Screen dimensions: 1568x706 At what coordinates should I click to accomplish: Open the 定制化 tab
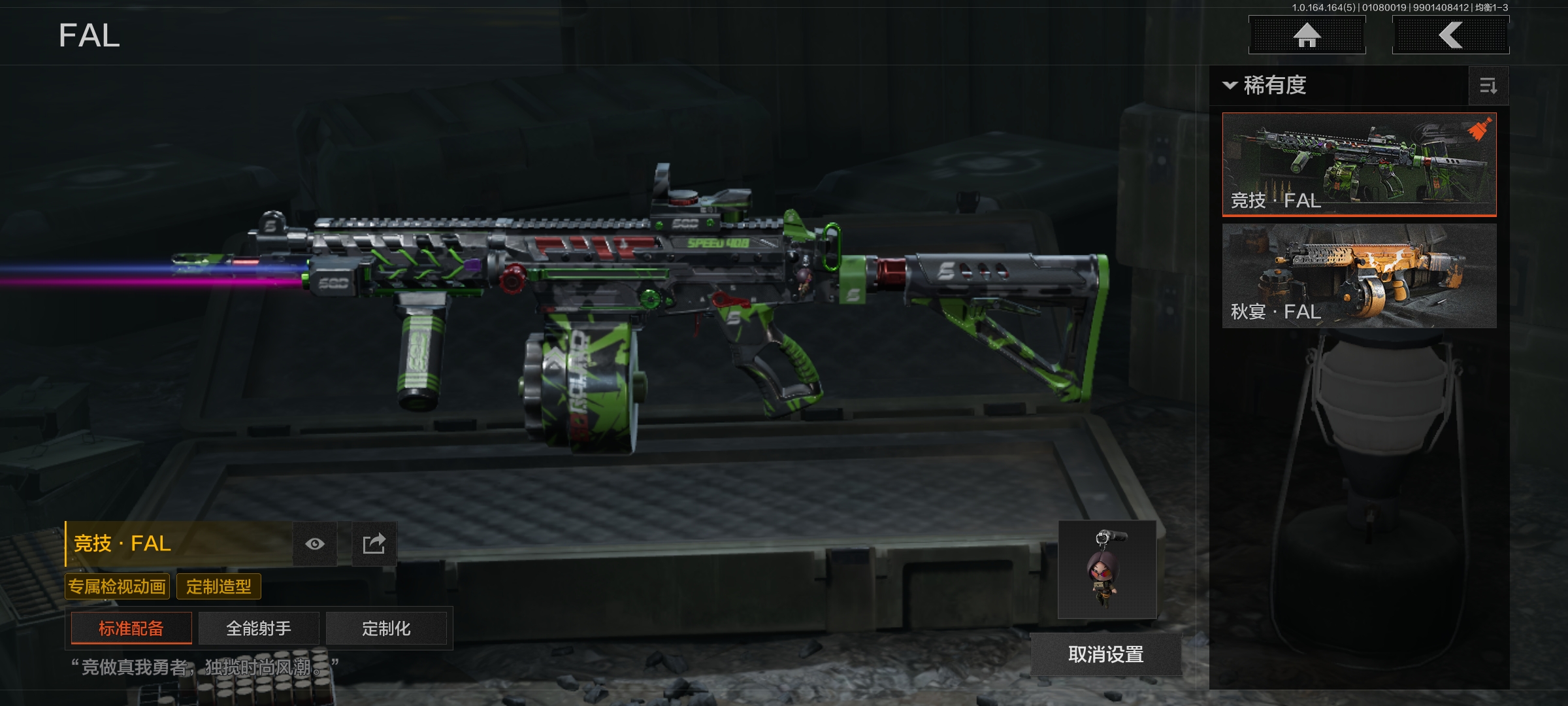386,628
